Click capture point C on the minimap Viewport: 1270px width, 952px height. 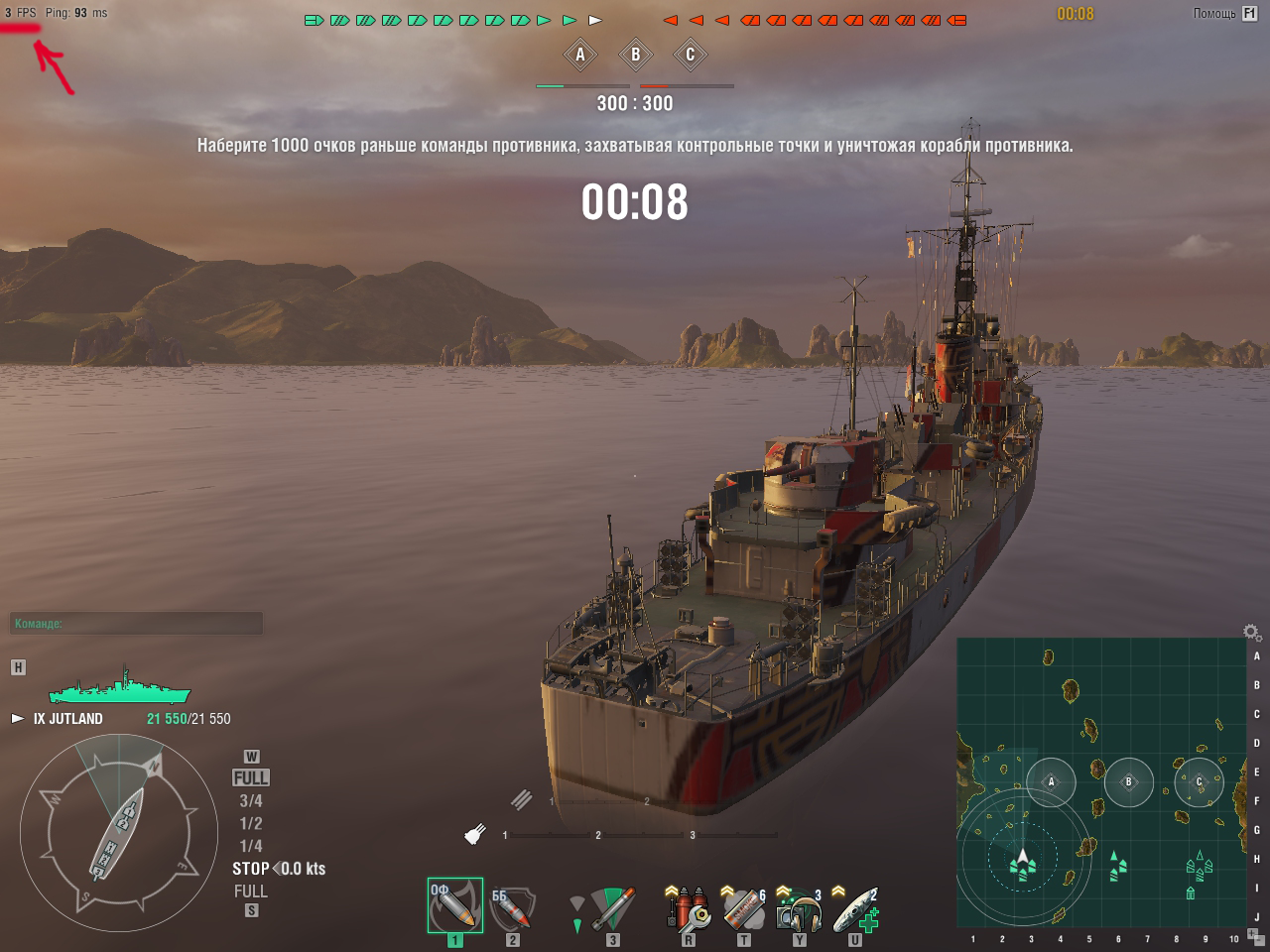1199,781
